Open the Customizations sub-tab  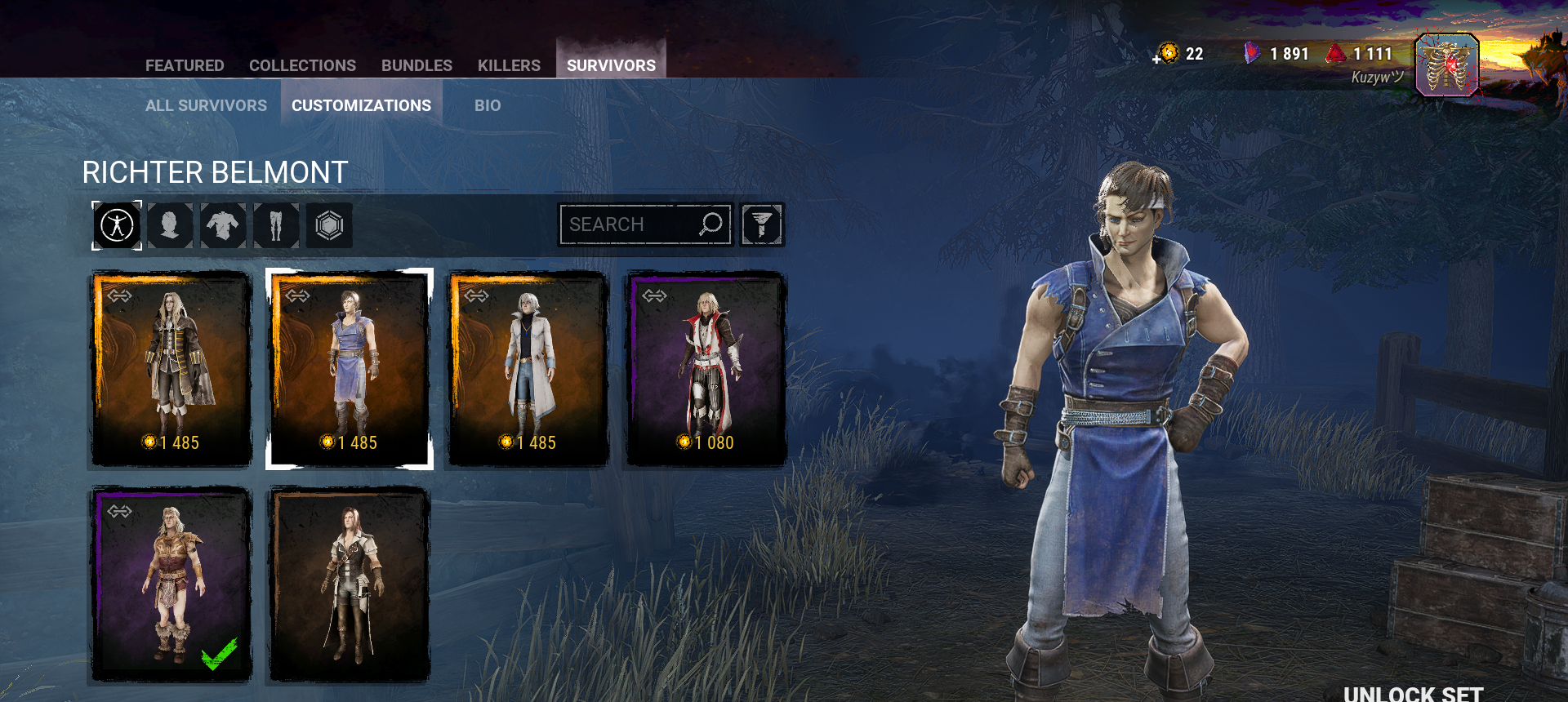[x=361, y=105]
